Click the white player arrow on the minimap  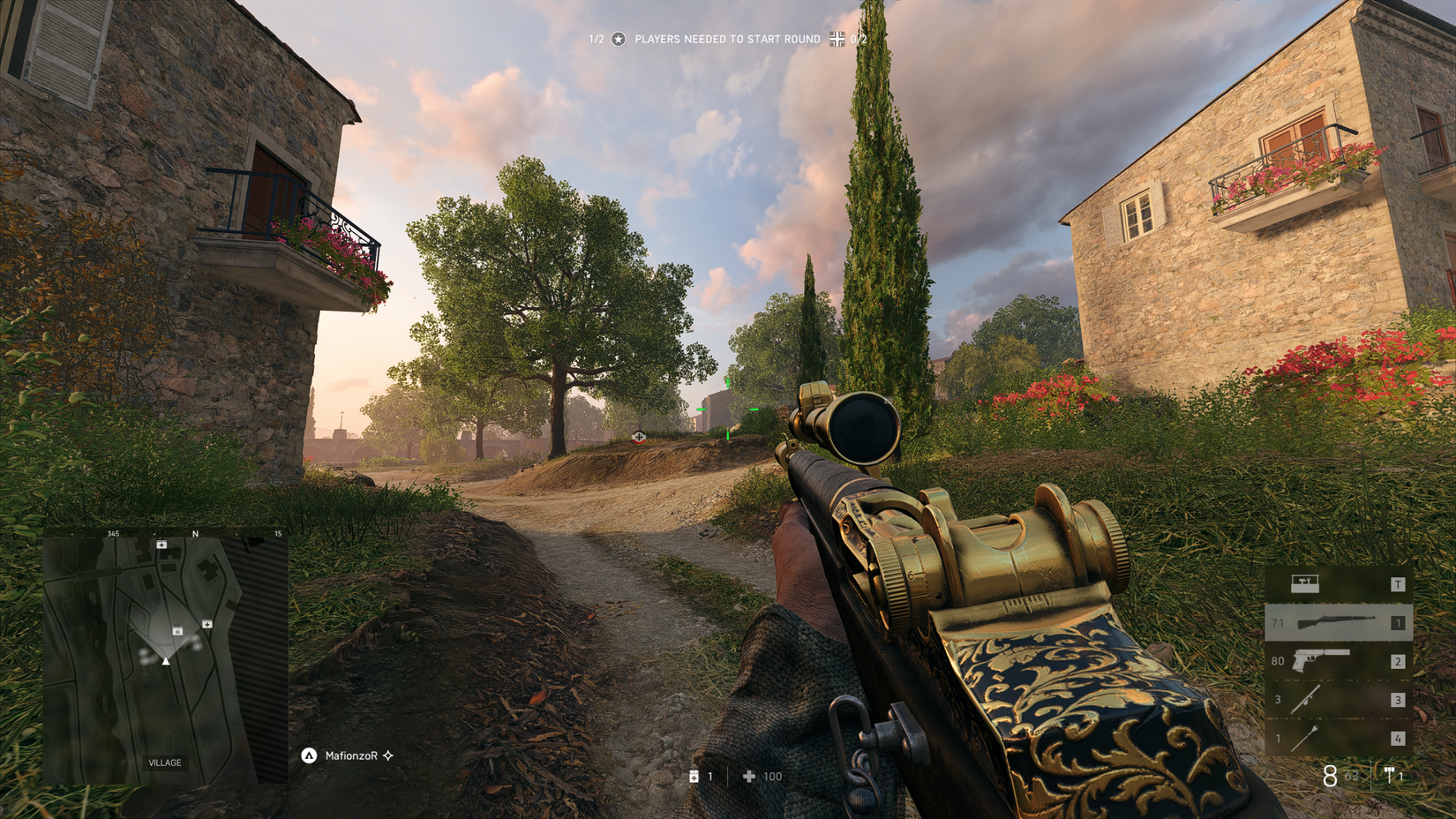(165, 662)
